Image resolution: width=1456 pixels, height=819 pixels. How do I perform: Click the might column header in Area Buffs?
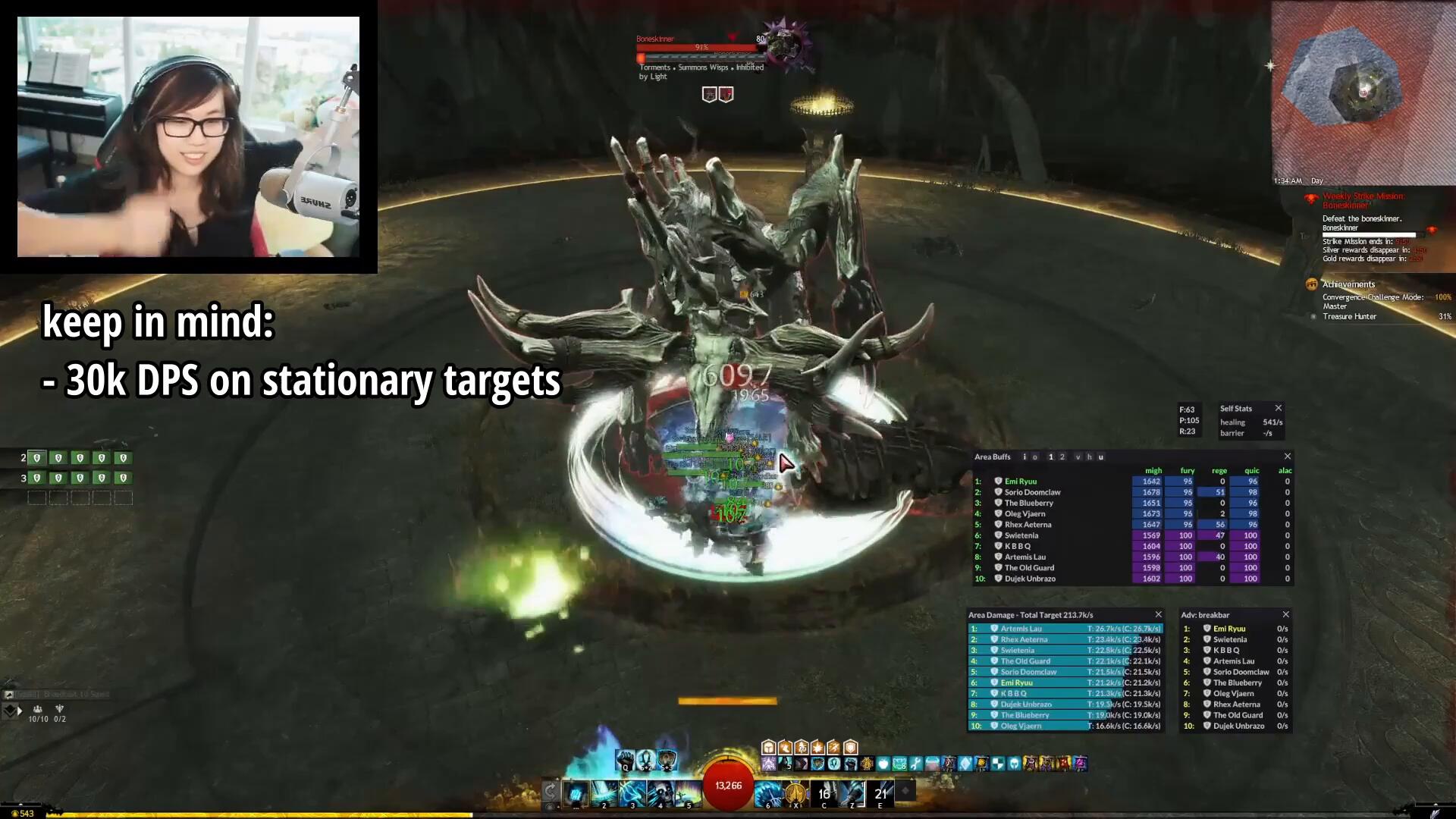1153,471
